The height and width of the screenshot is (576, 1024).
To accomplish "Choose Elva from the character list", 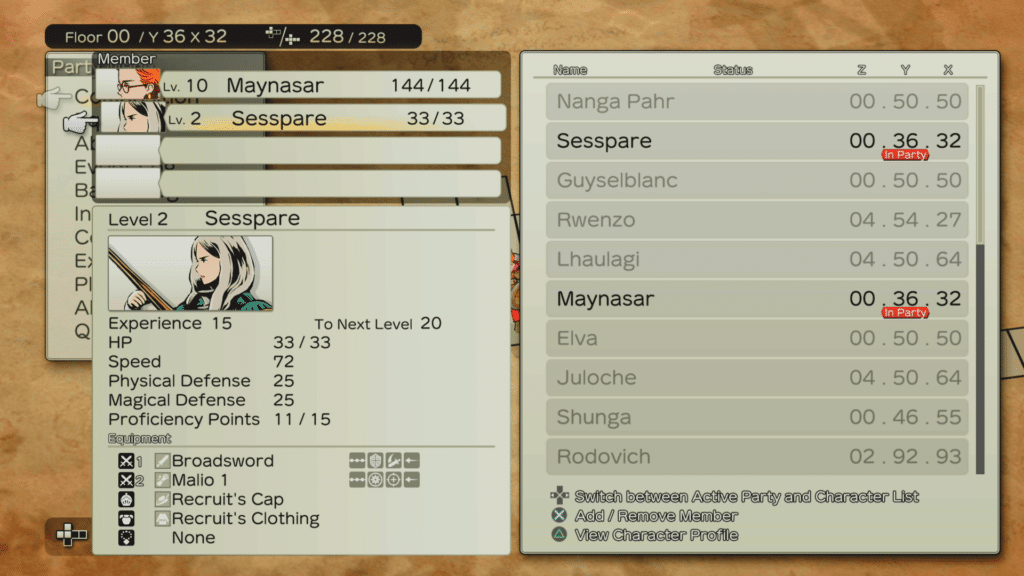I will (758, 338).
